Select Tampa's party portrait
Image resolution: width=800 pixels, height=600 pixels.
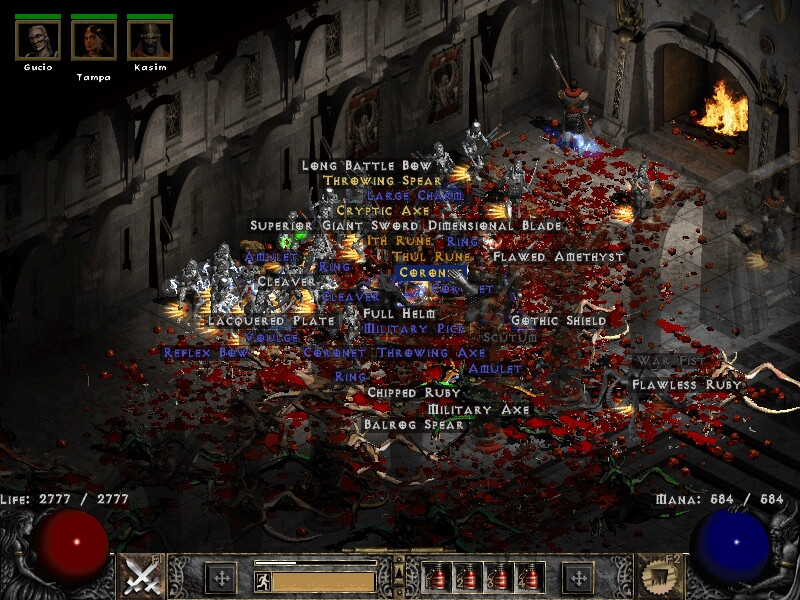[x=94, y=38]
